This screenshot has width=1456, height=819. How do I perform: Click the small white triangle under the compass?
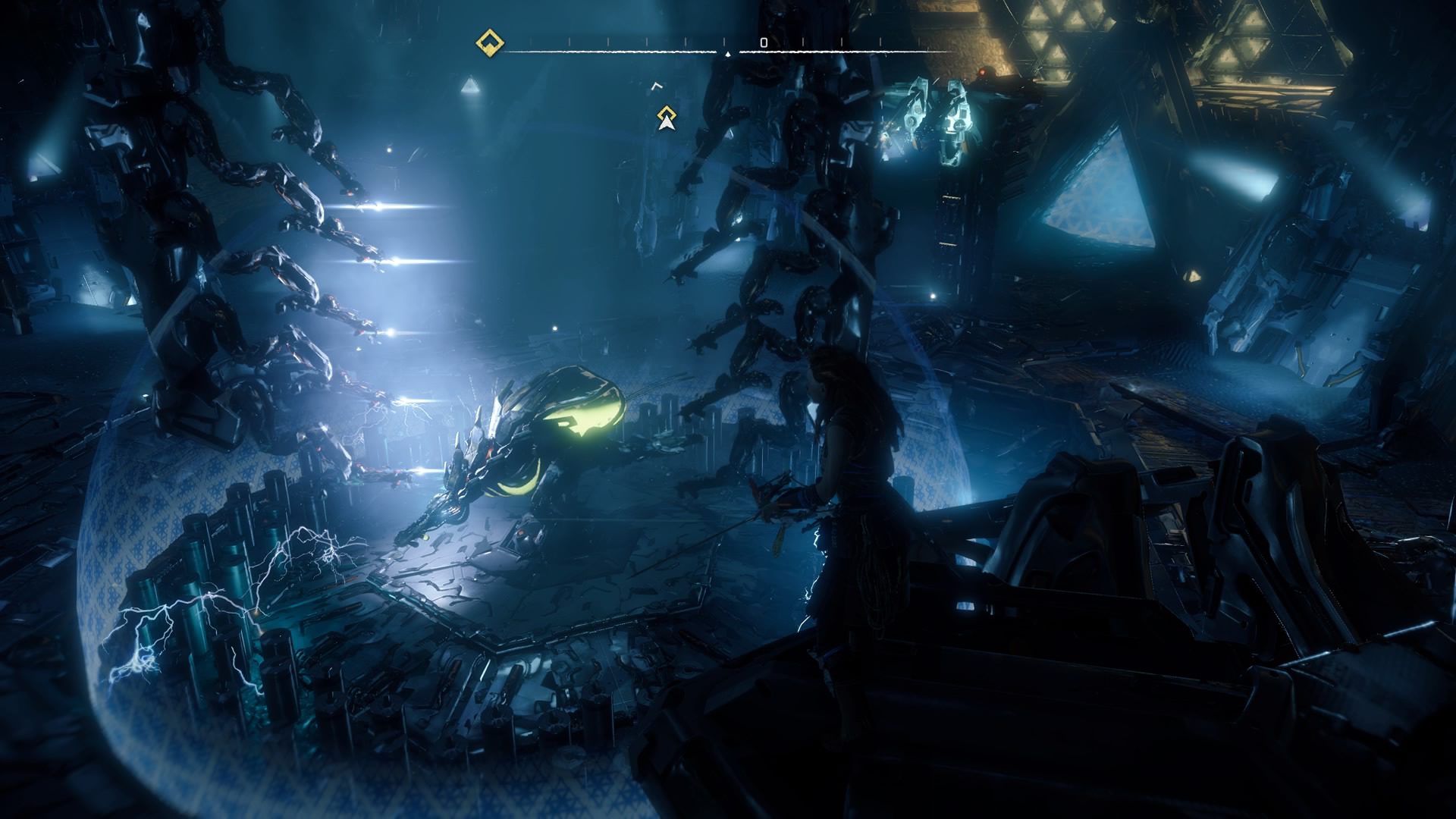pos(727,53)
